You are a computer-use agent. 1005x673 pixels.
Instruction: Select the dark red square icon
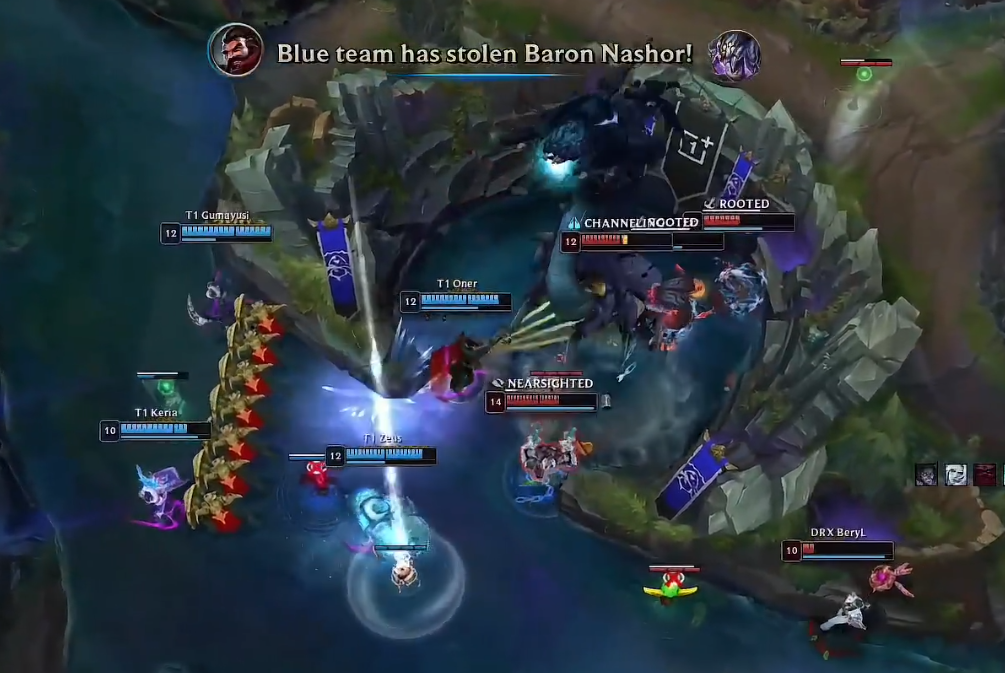[985, 474]
